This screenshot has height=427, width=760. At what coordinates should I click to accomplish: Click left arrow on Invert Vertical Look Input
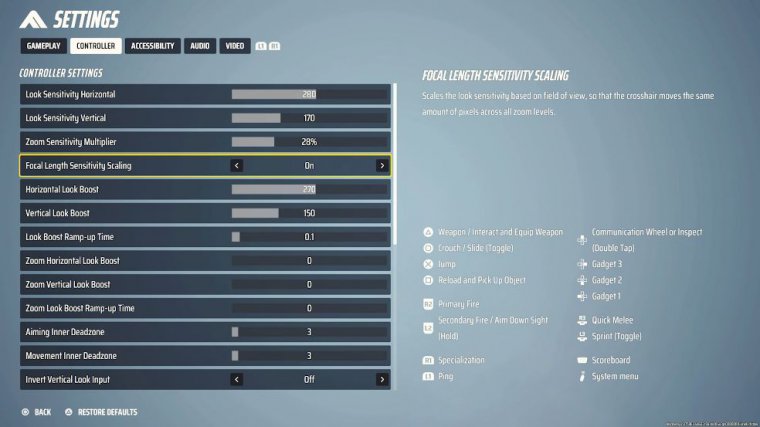(x=237, y=380)
